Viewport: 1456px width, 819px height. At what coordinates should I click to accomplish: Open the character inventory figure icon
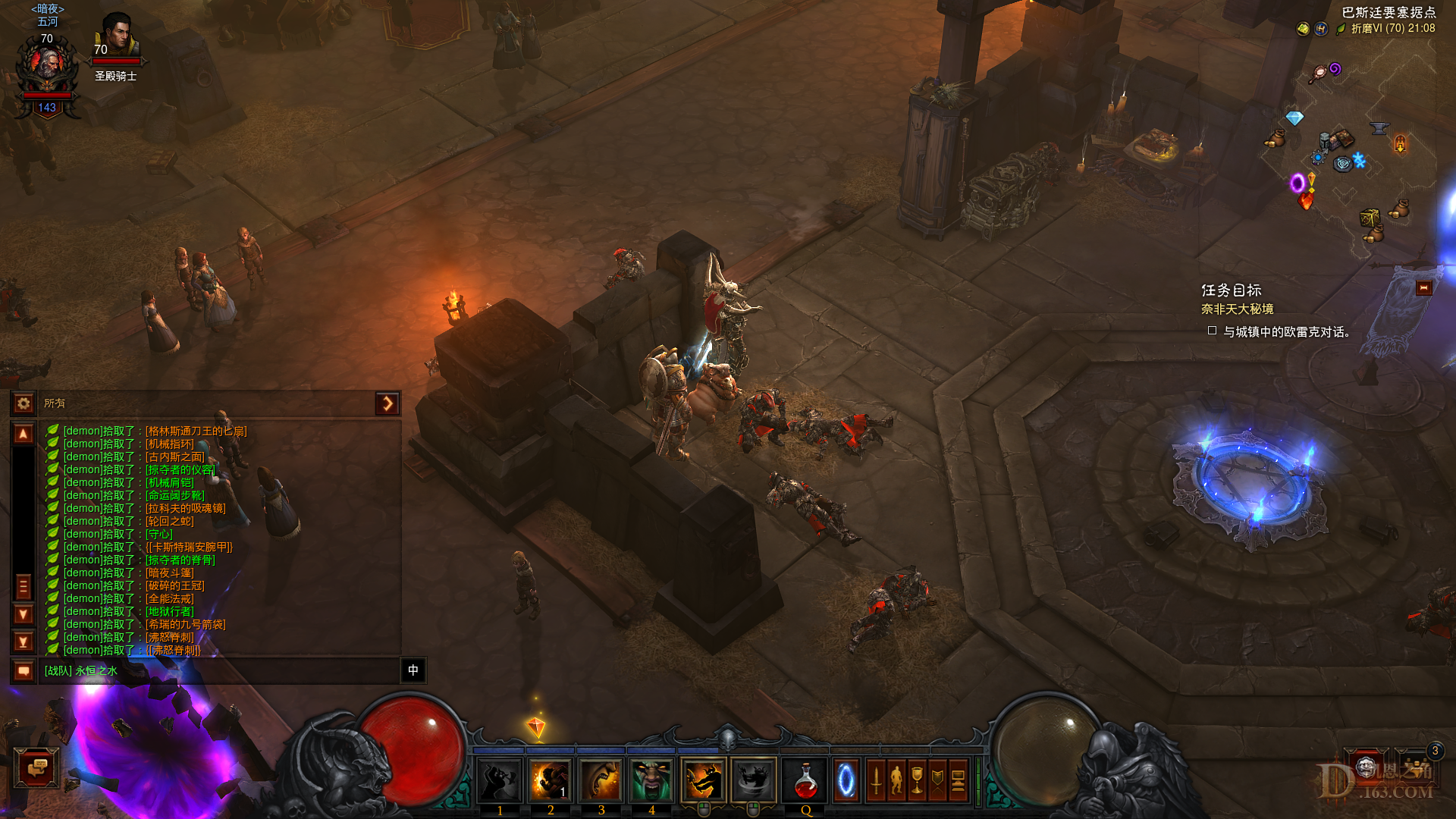click(896, 780)
